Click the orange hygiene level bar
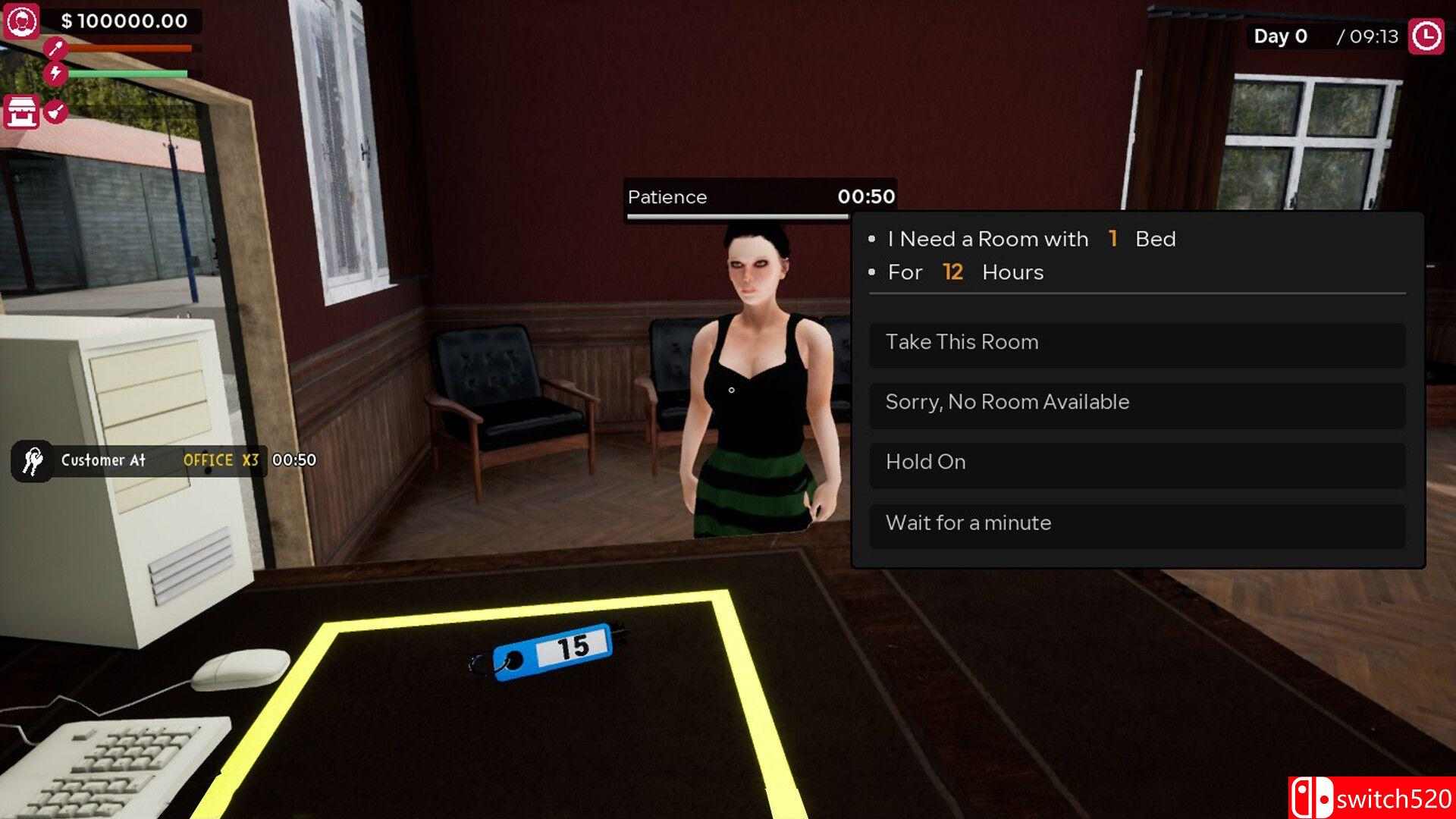Screen dimensions: 1456x819 coord(129,47)
